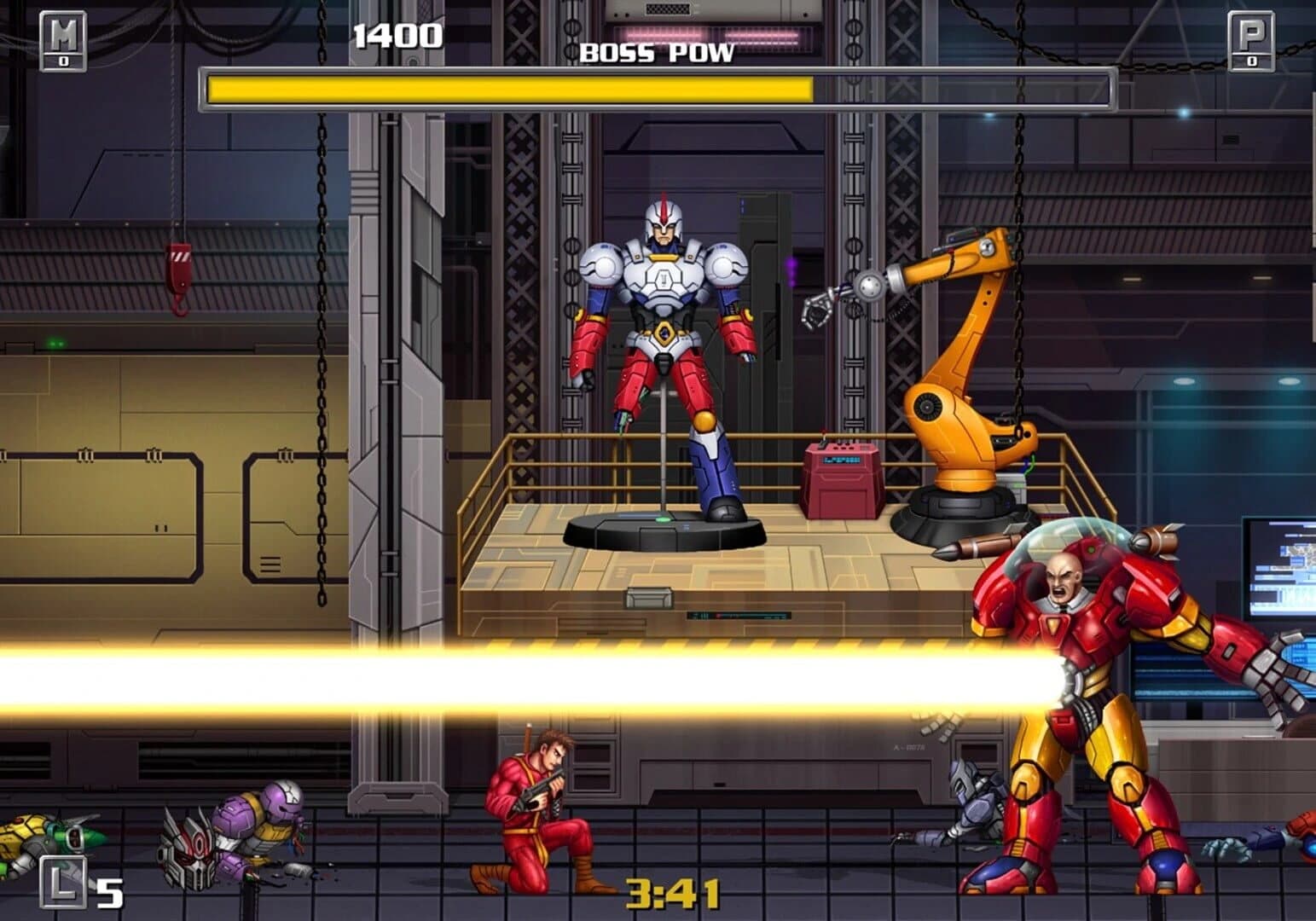Click the score display showing 1400
1316x921 pixels.
pyautogui.click(x=397, y=36)
